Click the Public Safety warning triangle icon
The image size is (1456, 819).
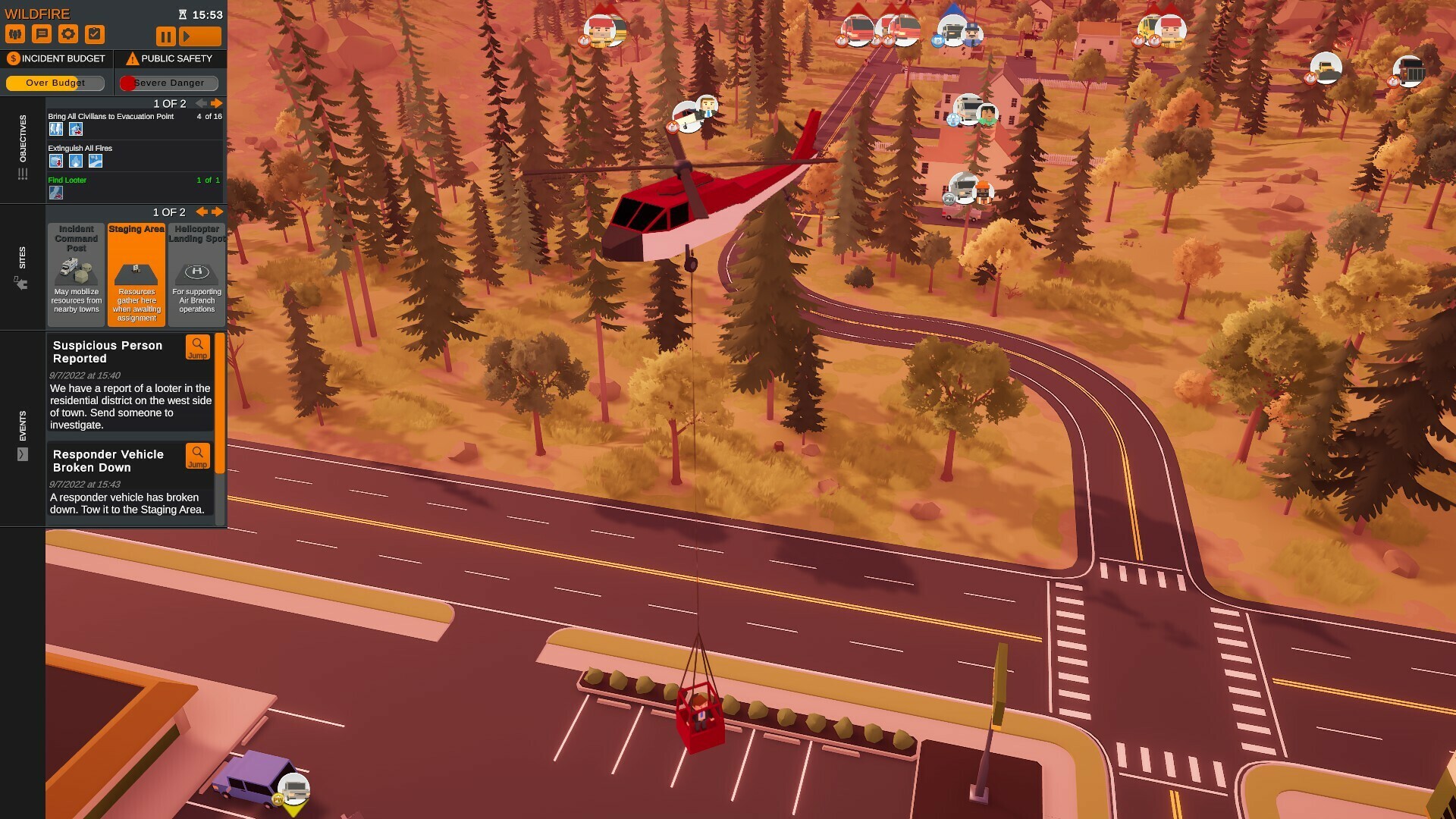coord(132,58)
